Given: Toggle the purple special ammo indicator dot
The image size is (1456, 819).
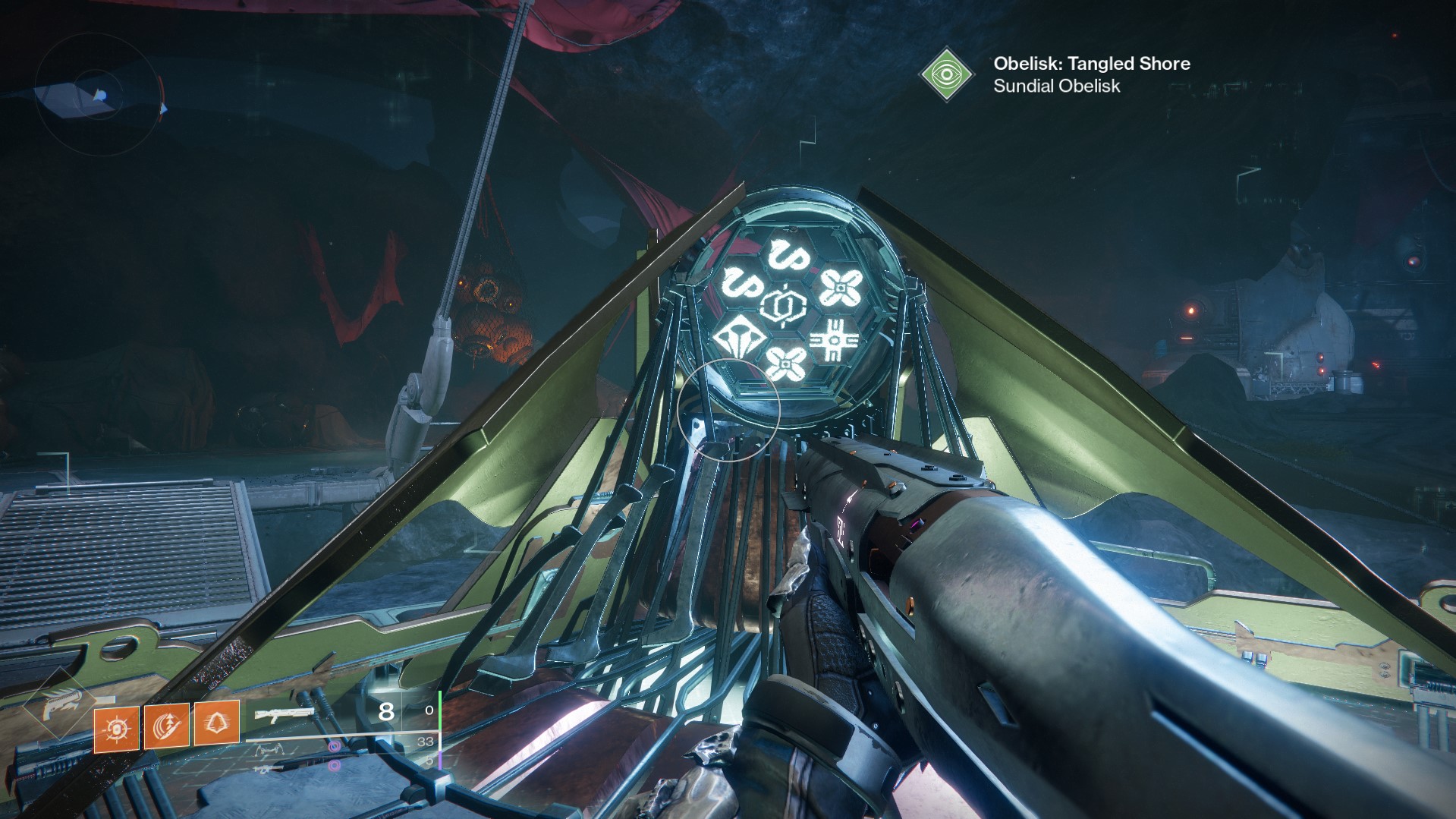Looking at the screenshot, I should click(x=335, y=746).
